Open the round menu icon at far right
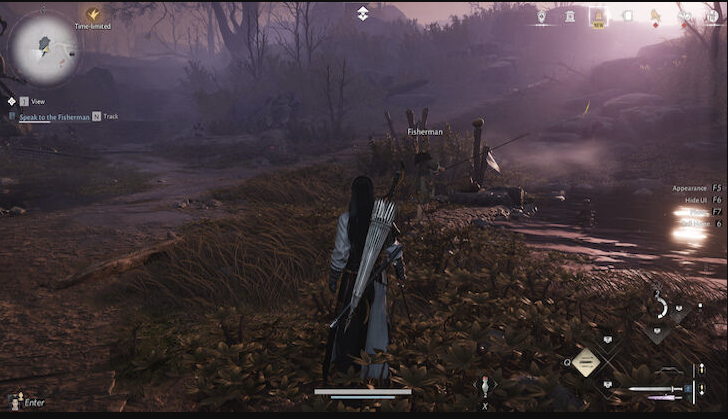The height and width of the screenshot is (419, 728). click(x=713, y=16)
